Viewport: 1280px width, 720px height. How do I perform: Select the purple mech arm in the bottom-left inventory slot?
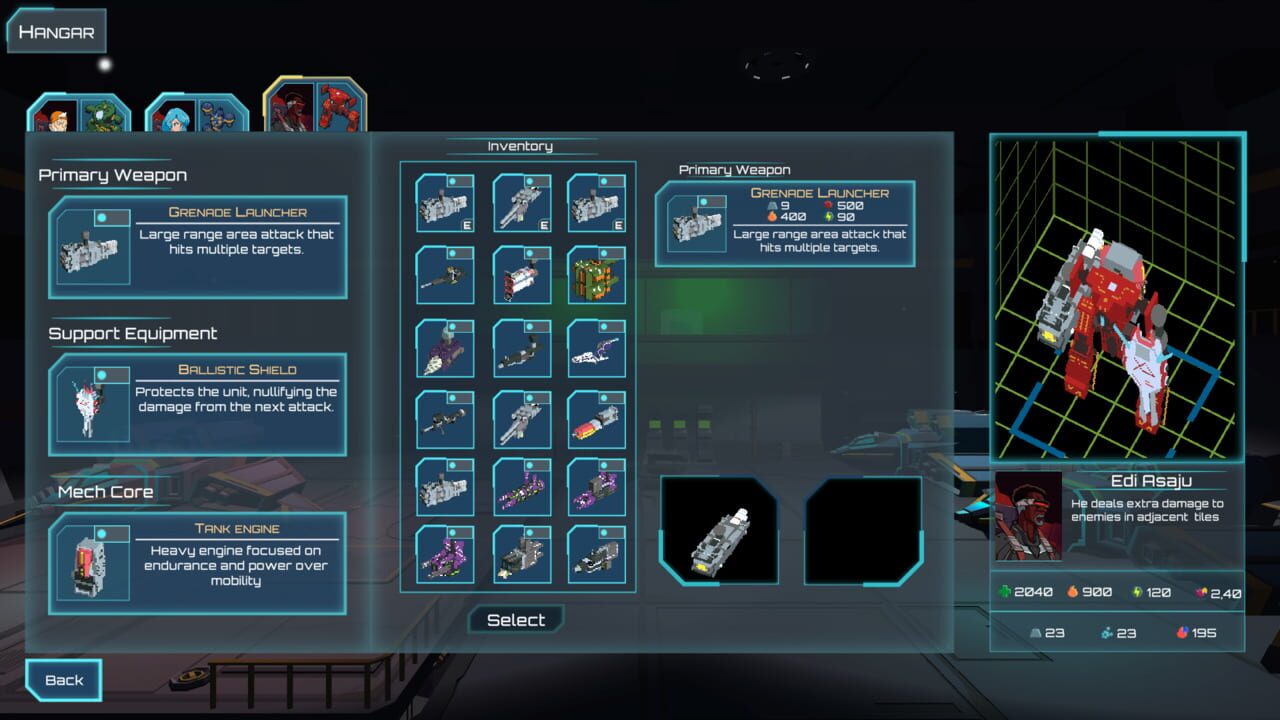coord(445,558)
